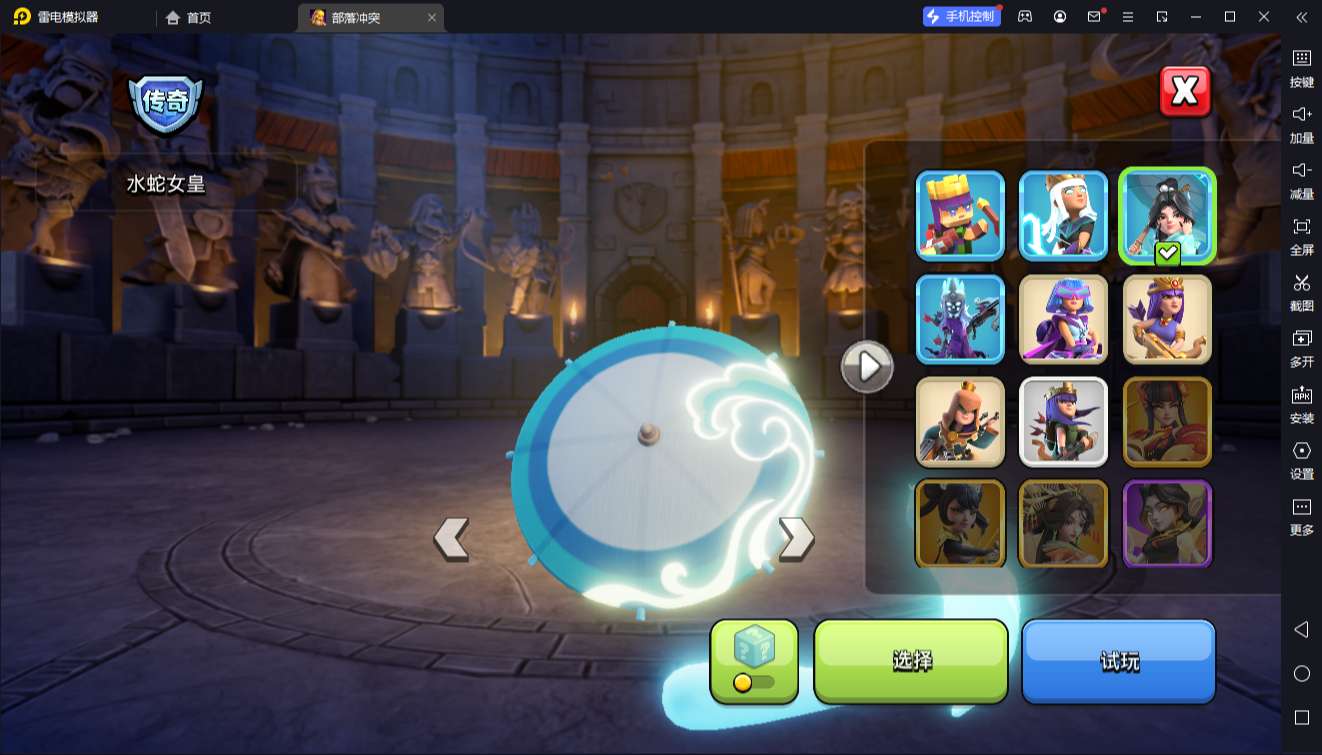
Task: Select the default queen skin with white border
Action: point(1063,422)
